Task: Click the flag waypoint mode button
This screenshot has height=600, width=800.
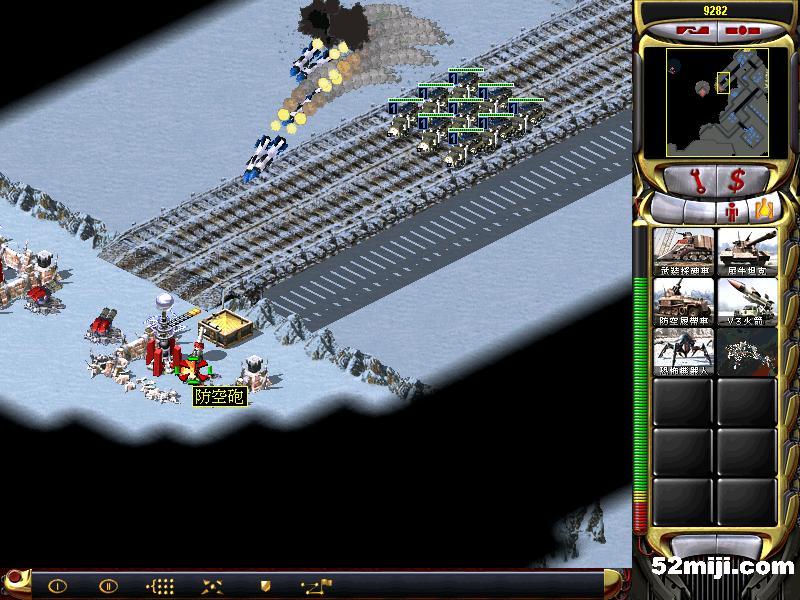Action: tap(318, 585)
